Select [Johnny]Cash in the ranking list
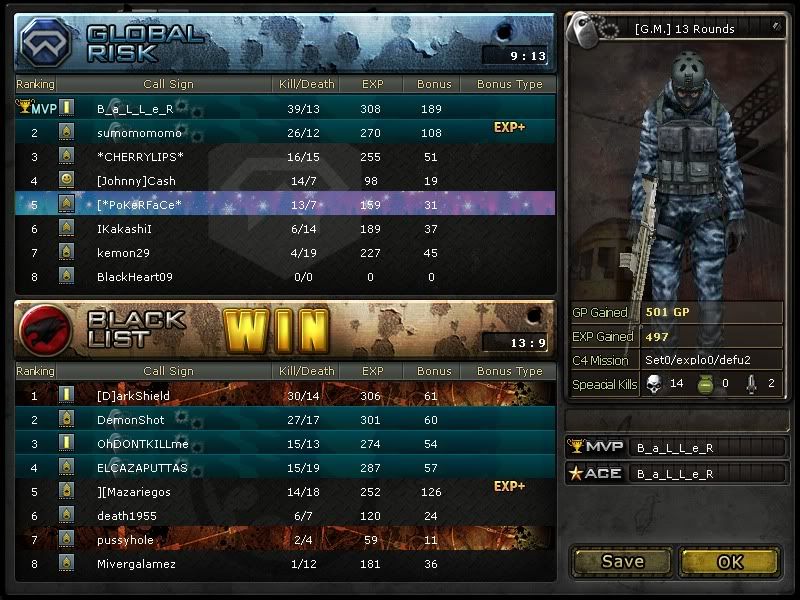The image size is (800, 600). pyautogui.click(x=284, y=180)
